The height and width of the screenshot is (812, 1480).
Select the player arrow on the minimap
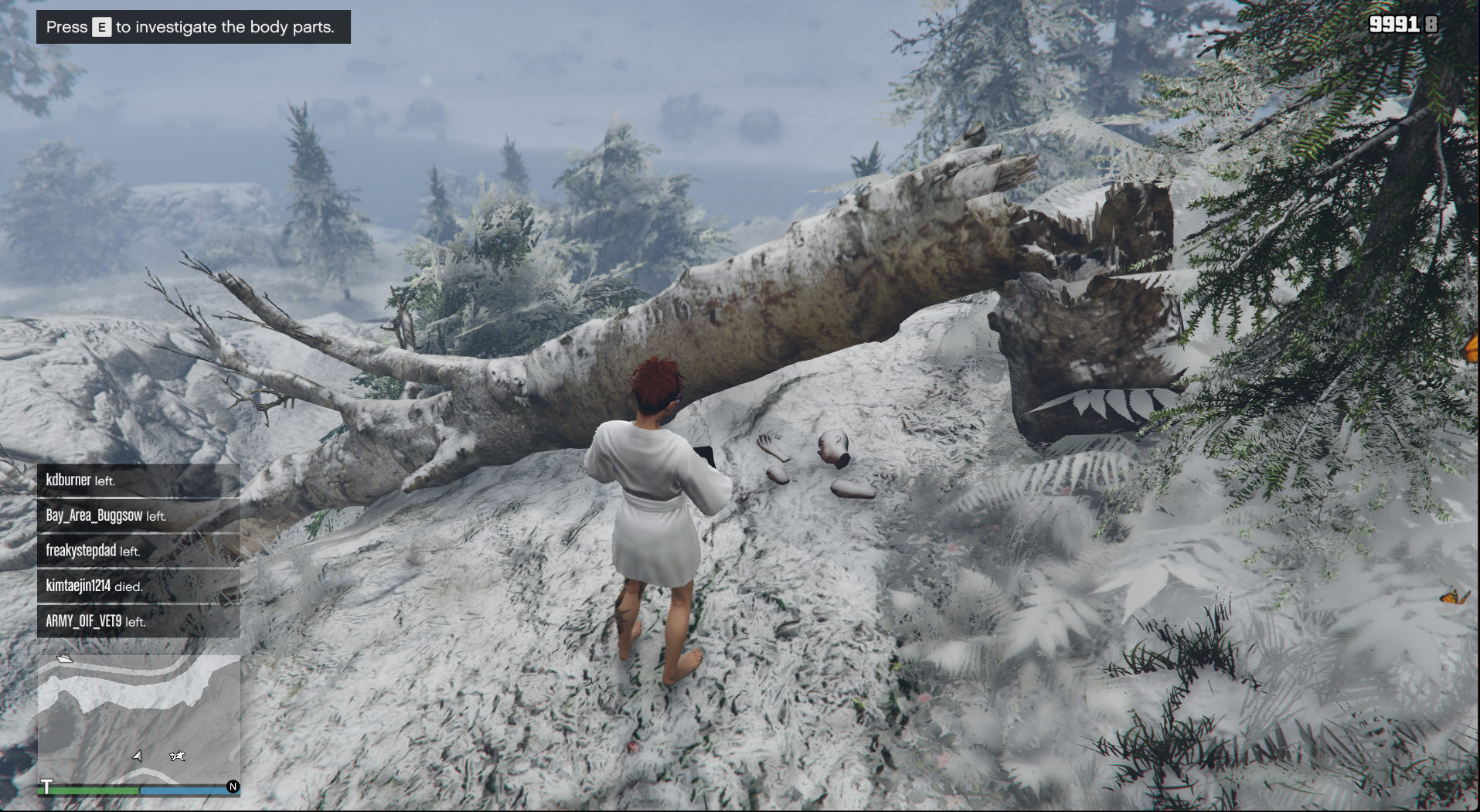click(x=138, y=756)
